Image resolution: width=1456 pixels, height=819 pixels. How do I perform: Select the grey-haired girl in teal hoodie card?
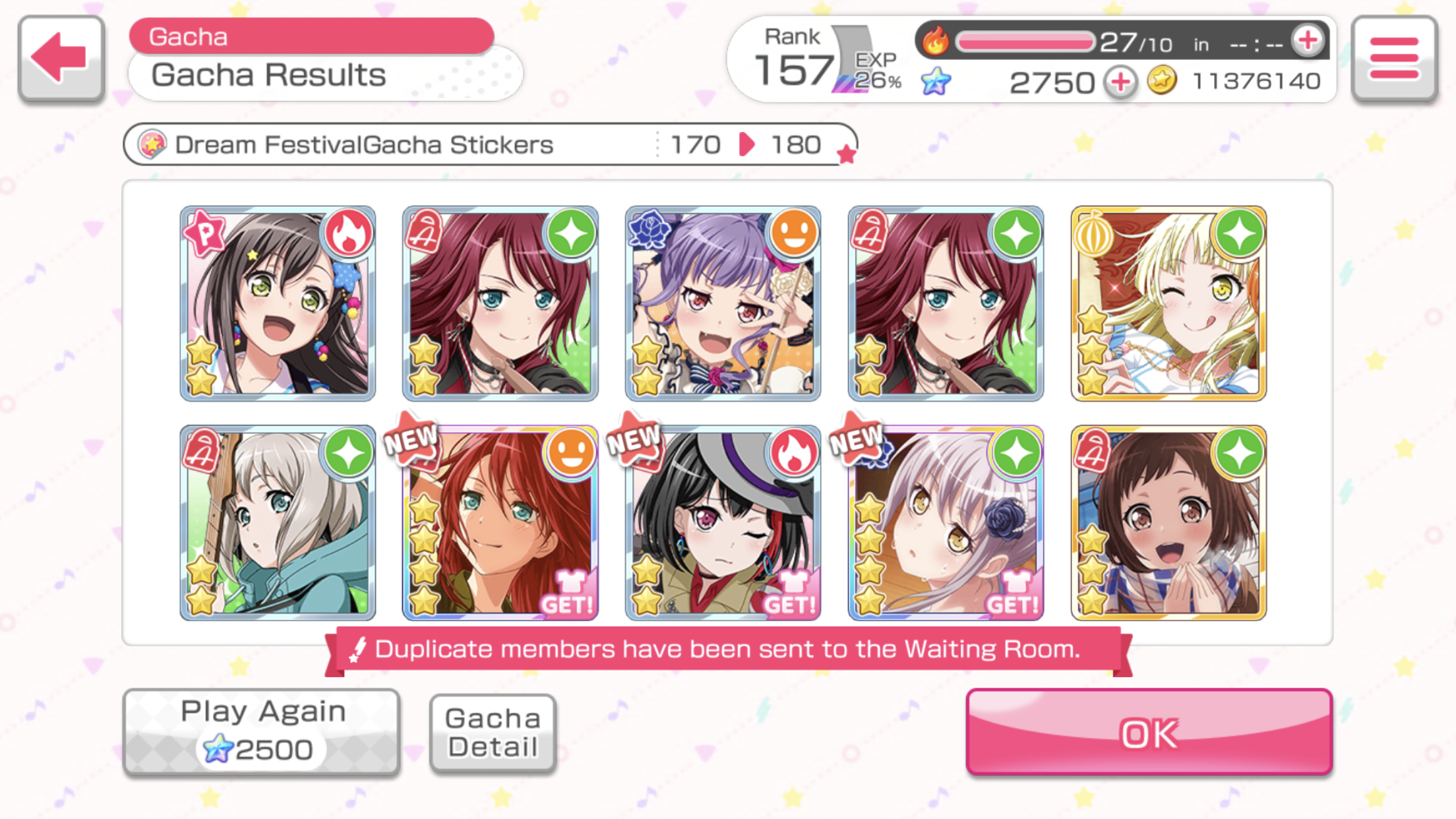(x=278, y=523)
